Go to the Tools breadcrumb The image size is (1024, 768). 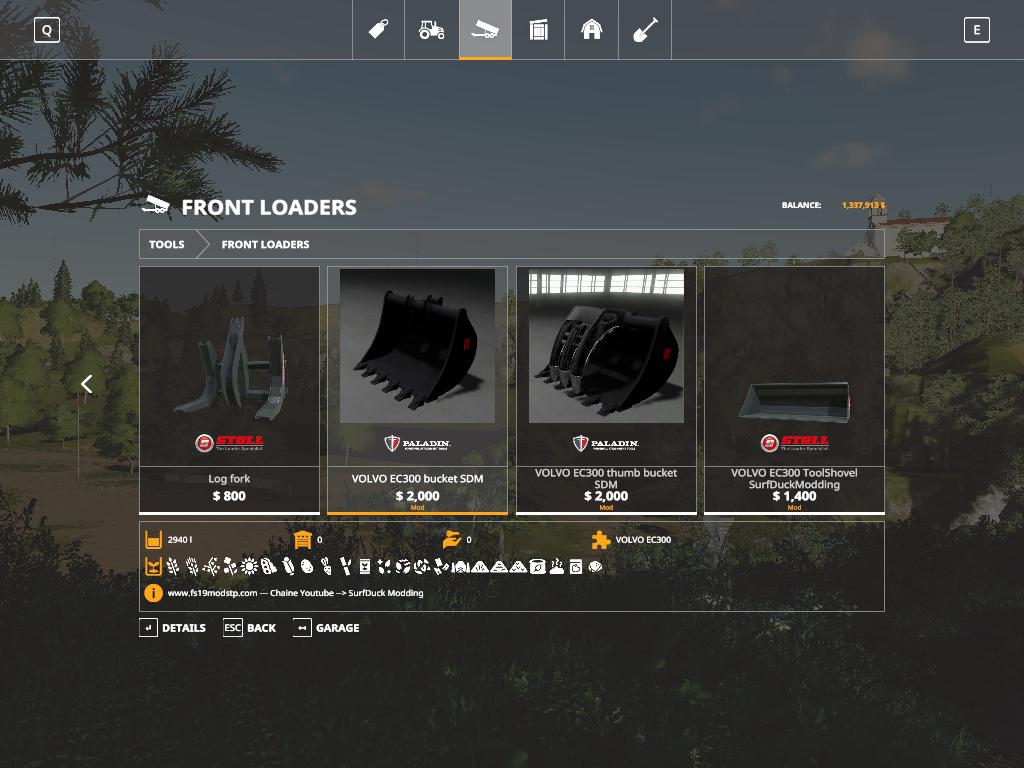[x=167, y=244]
